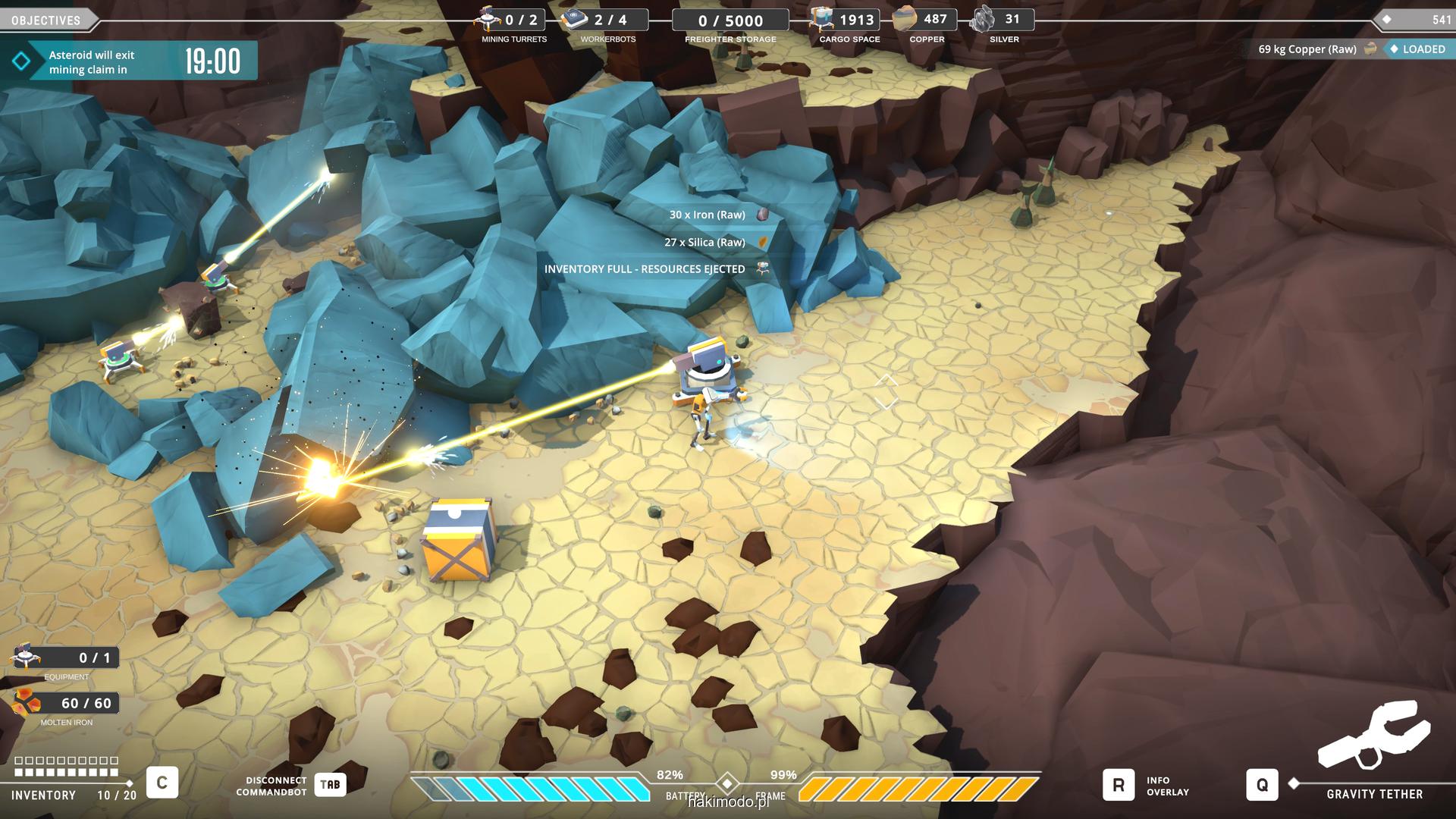The image size is (1456, 819).
Task: Select the Cargo Space indicator
Action: click(821, 19)
